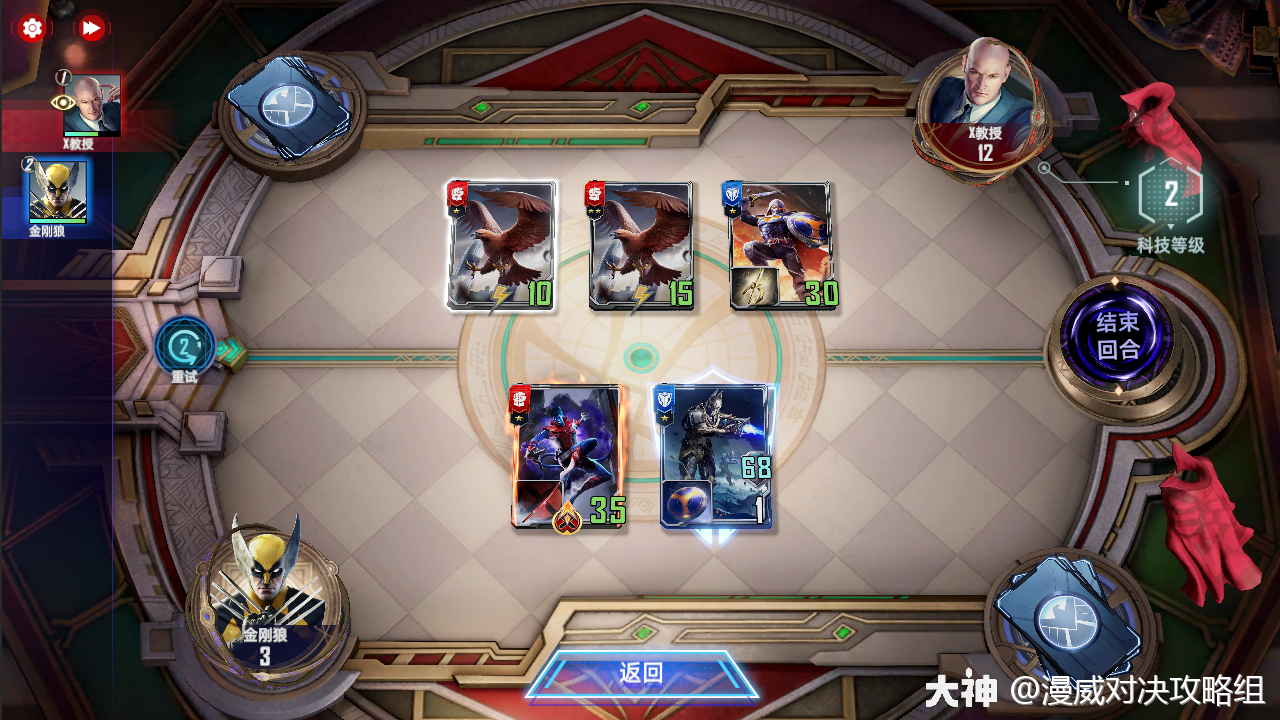The height and width of the screenshot is (720, 1280).
Task: Open the settings gear icon
Action: point(33,28)
